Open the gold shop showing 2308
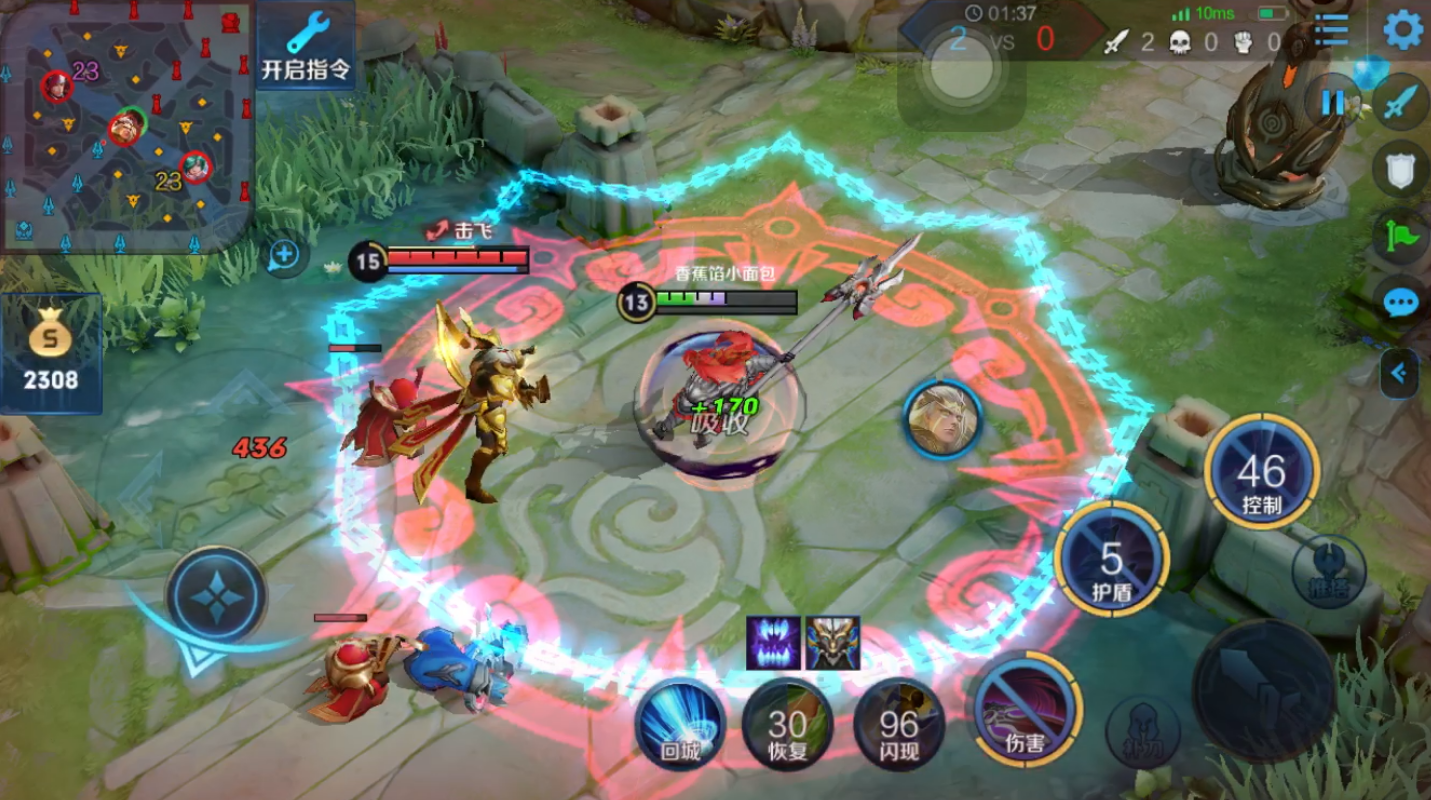Image resolution: width=1431 pixels, height=800 pixels. [52, 353]
